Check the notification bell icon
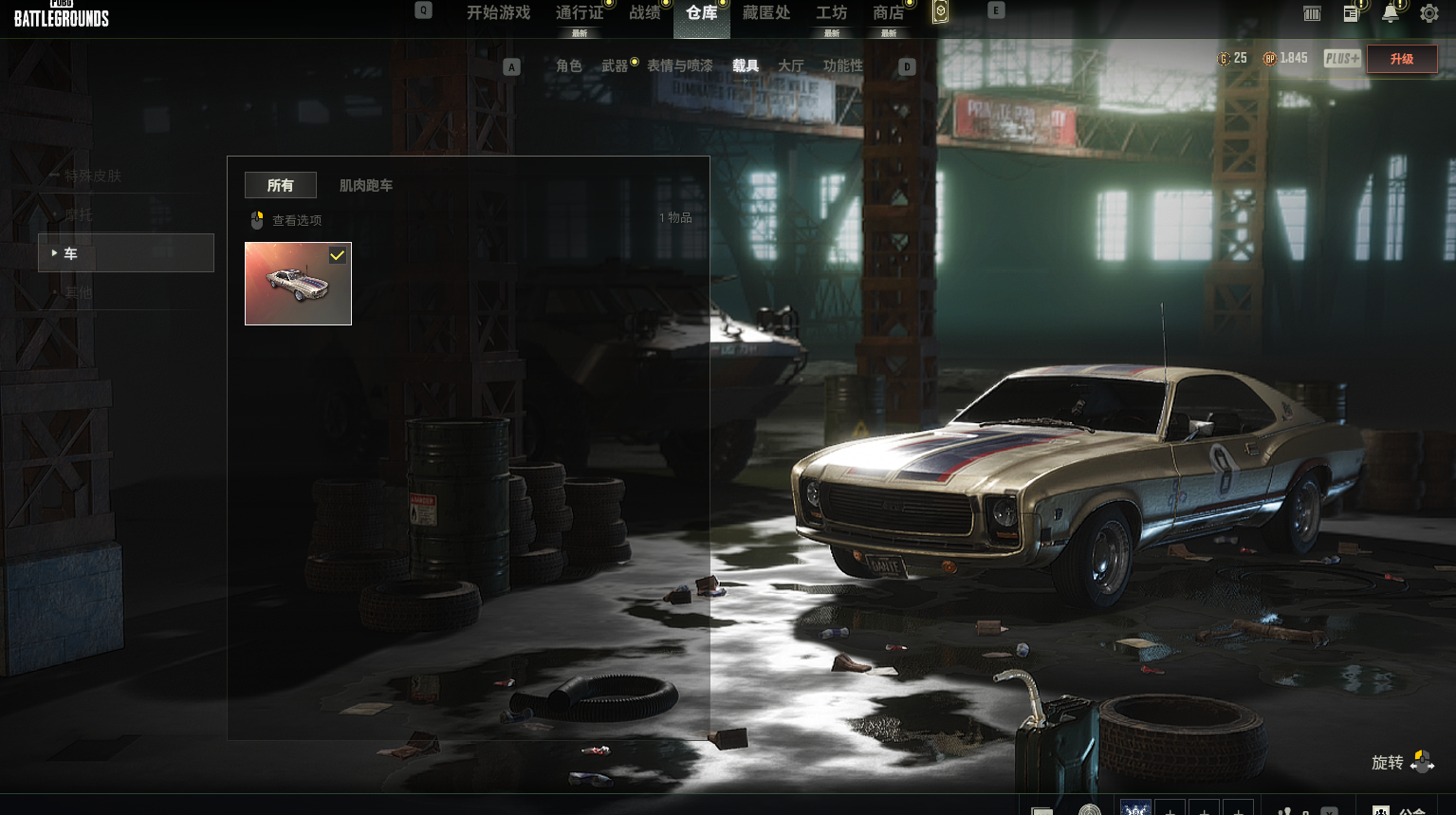Image resolution: width=1456 pixels, height=815 pixels. (x=1391, y=13)
